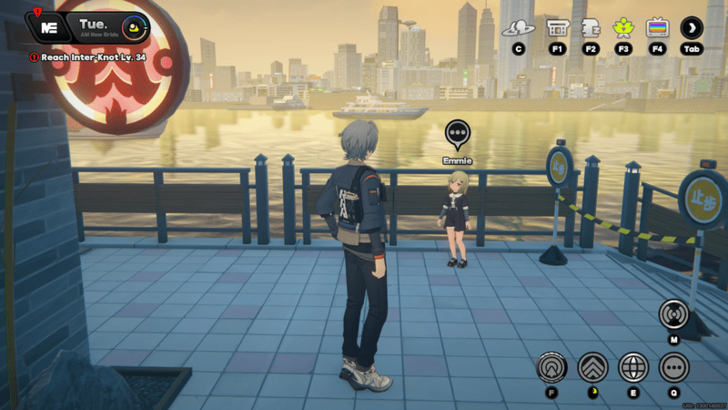Open the shop storefront icon
The height and width of the screenshot is (410, 728).
[x=557, y=28]
